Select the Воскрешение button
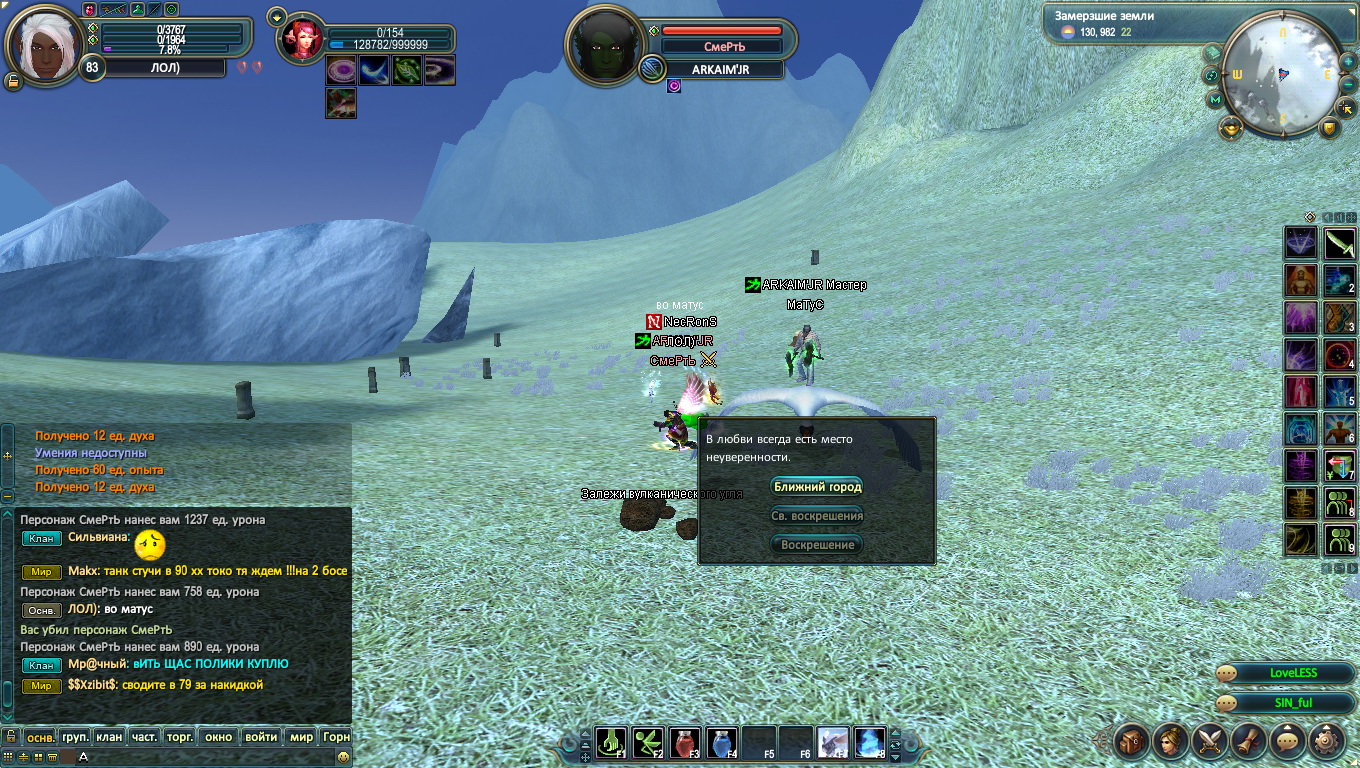Image resolution: width=1360 pixels, height=768 pixels. tap(817, 545)
